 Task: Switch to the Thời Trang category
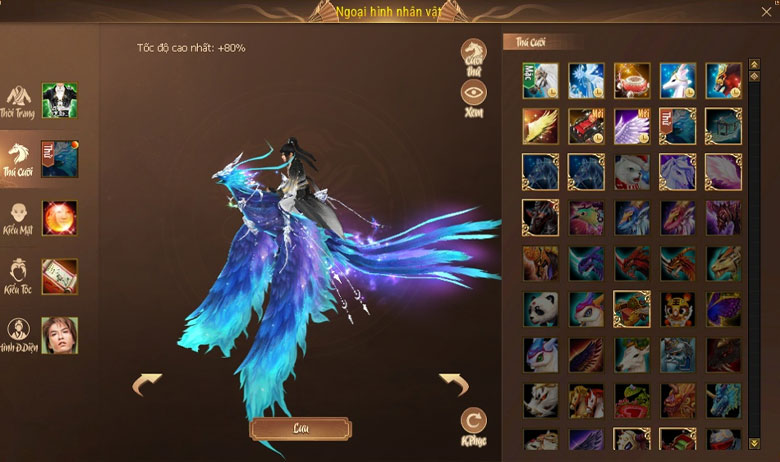[18, 101]
